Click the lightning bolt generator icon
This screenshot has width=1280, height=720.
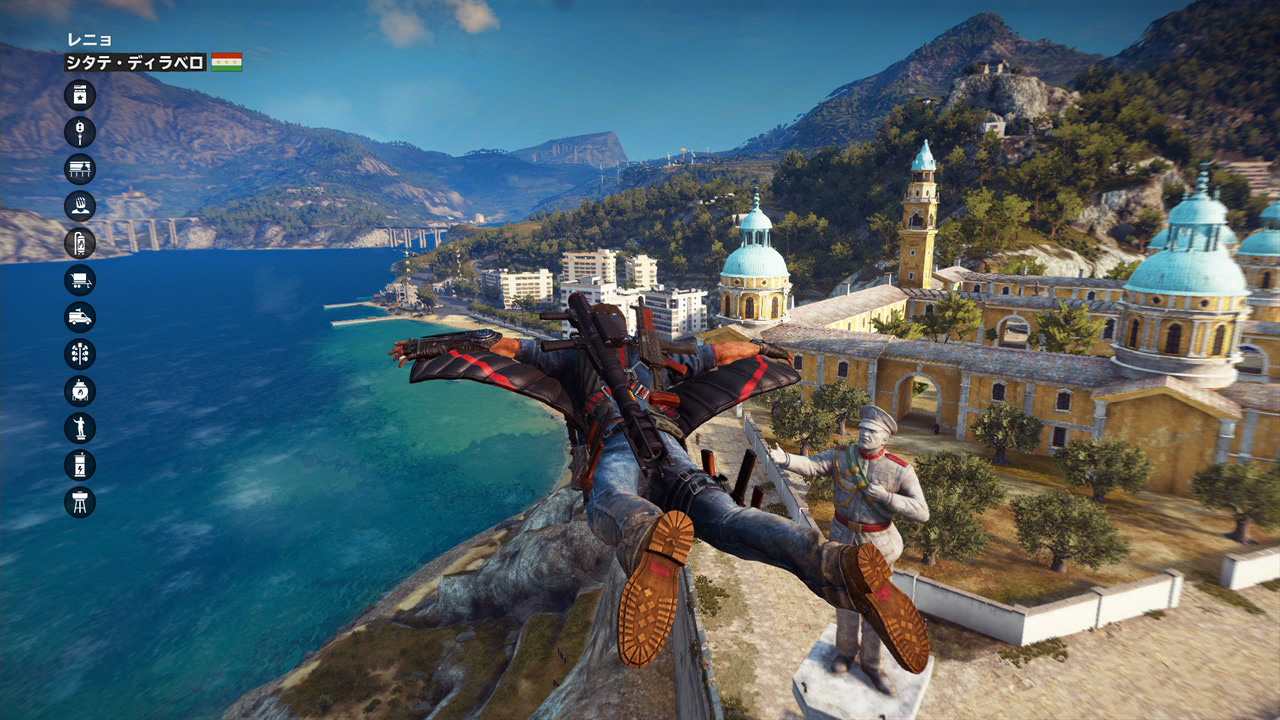[80, 465]
